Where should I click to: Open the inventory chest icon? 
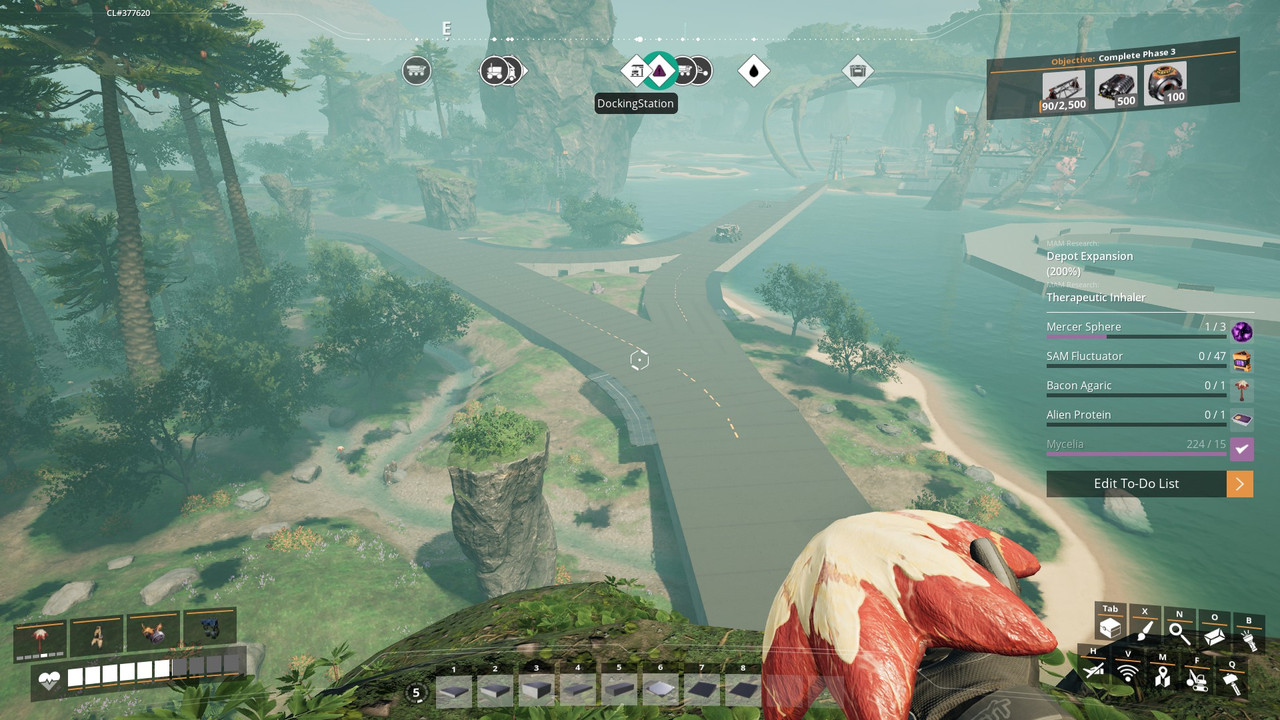click(x=1110, y=629)
